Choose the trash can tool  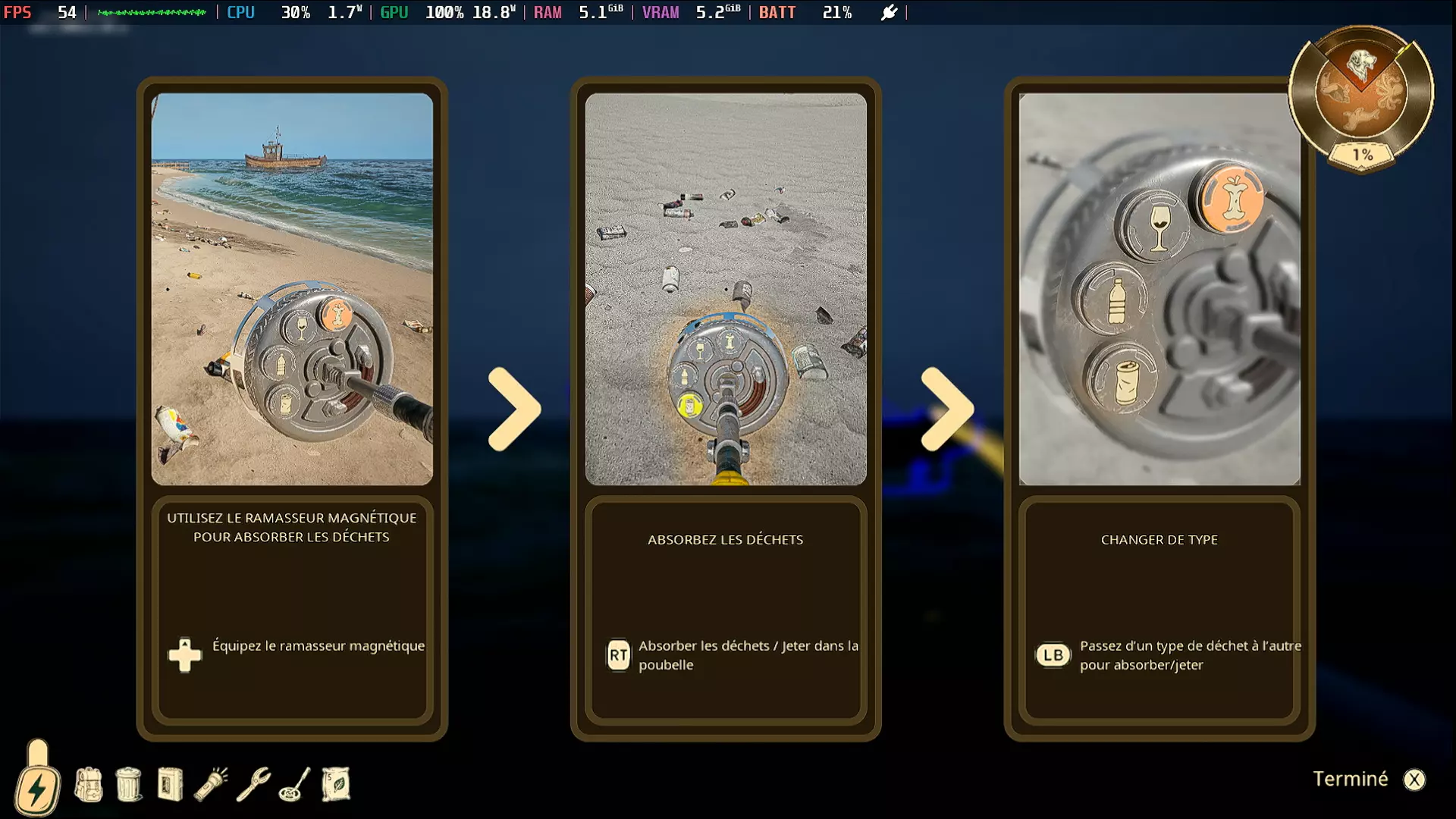tap(129, 784)
